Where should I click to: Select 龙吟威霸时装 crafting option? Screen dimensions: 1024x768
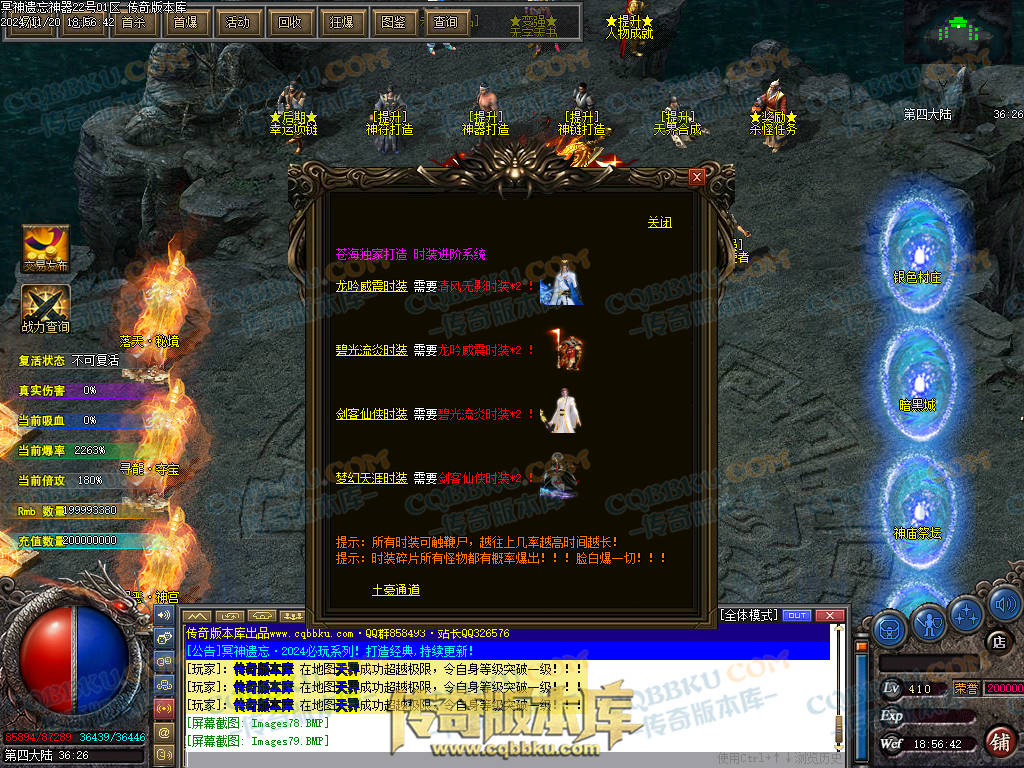tap(371, 285)
